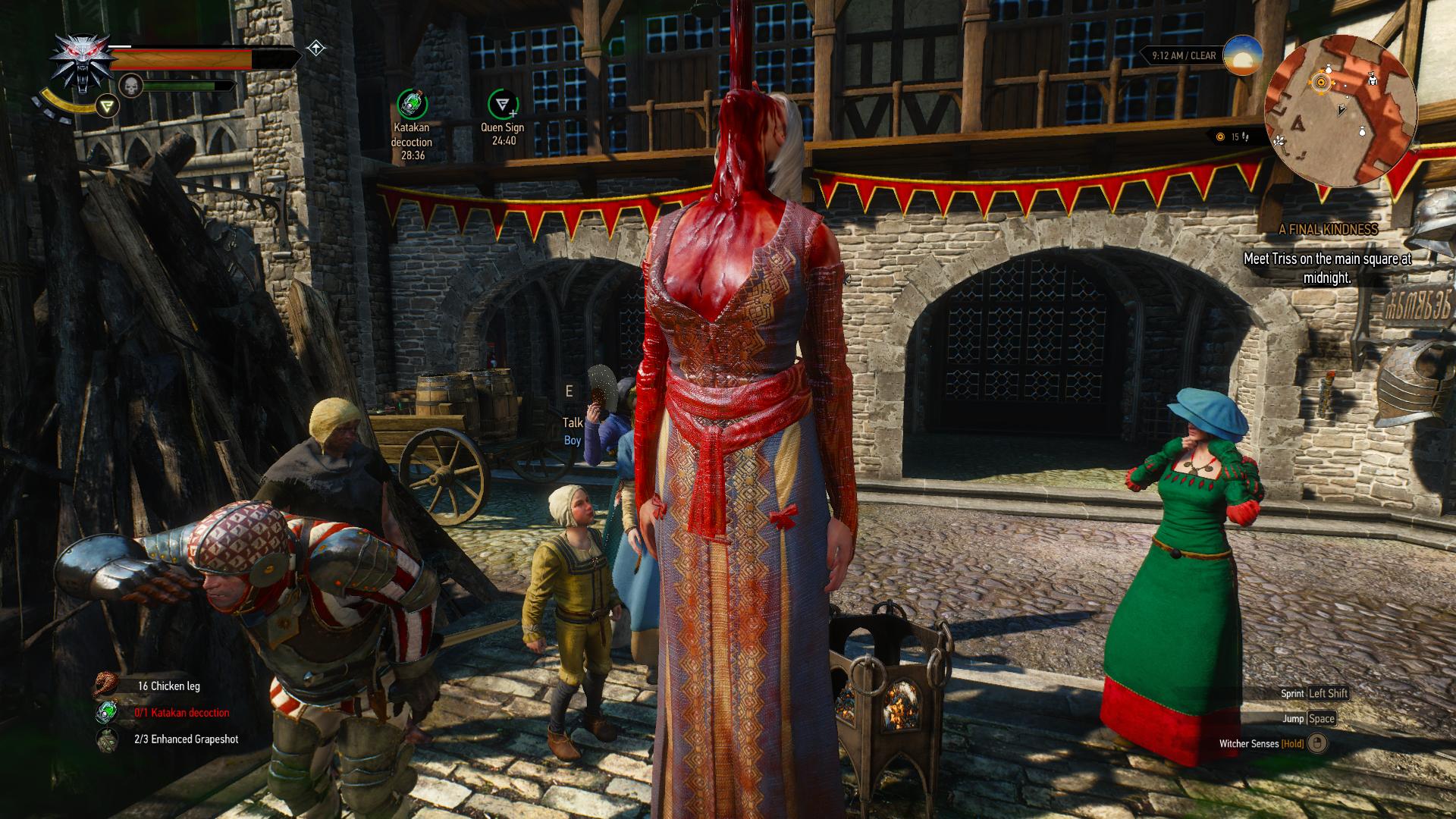
Task: Click the Quen Sign buff icon
Action: click(502, 104)
